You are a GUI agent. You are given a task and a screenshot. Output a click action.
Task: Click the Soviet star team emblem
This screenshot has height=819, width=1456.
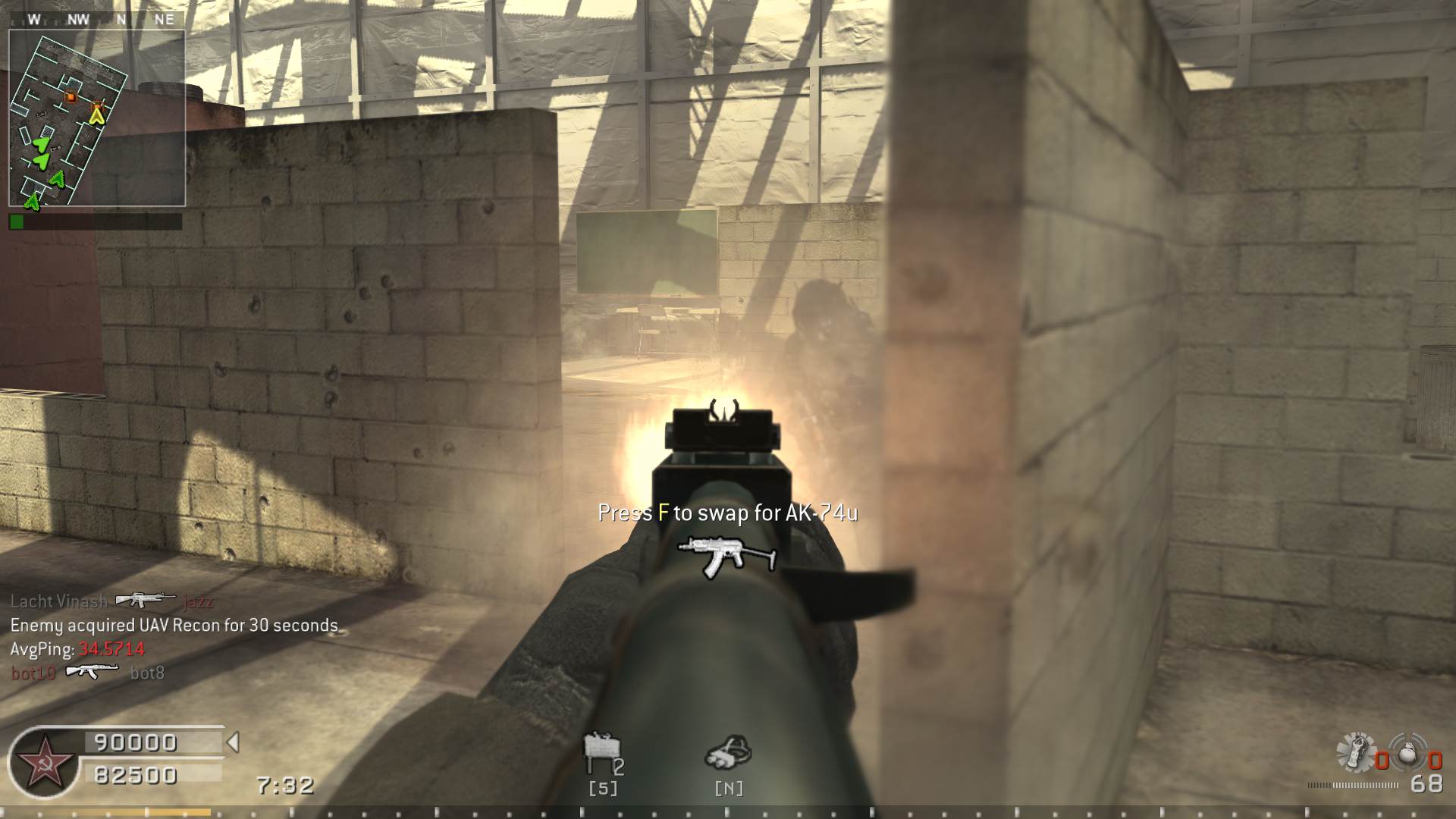pos(44,762)
